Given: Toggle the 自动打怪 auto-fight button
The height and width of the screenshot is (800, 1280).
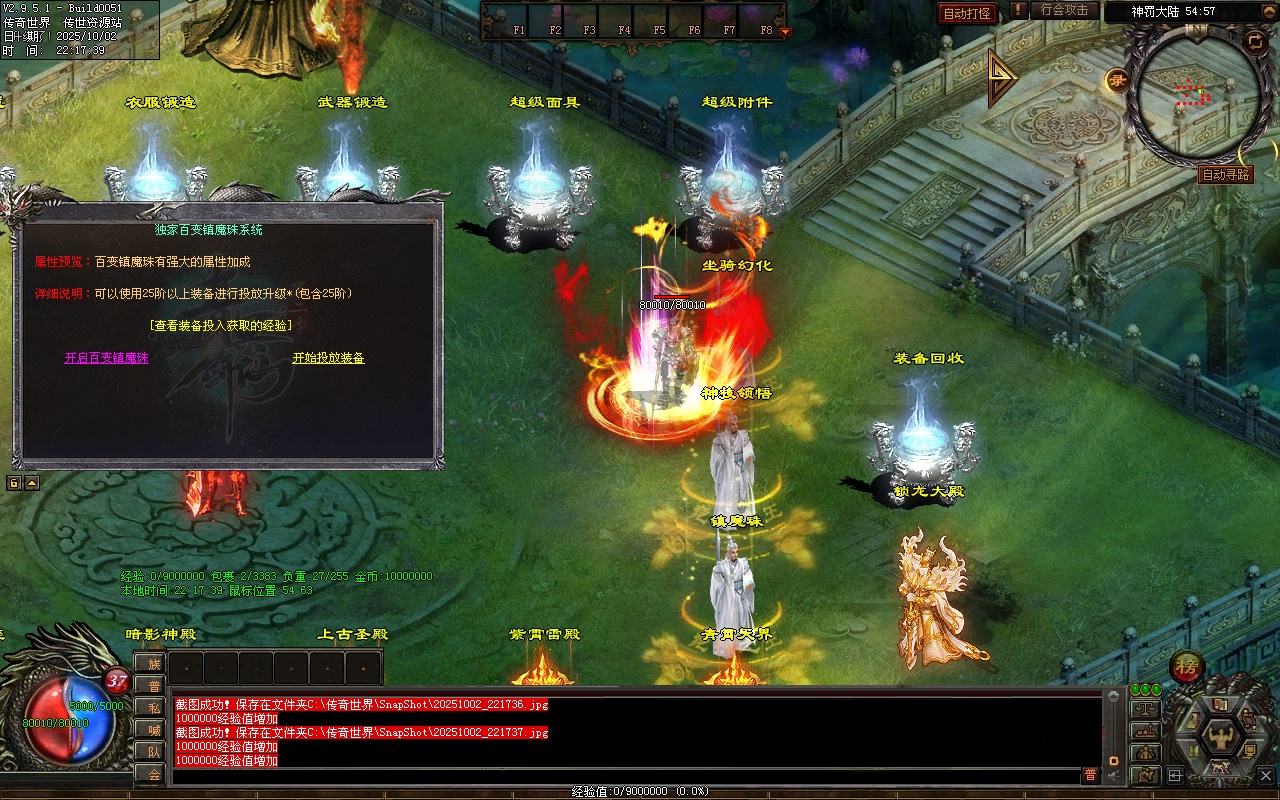Looking at the screenshot, I should [967, 13].
